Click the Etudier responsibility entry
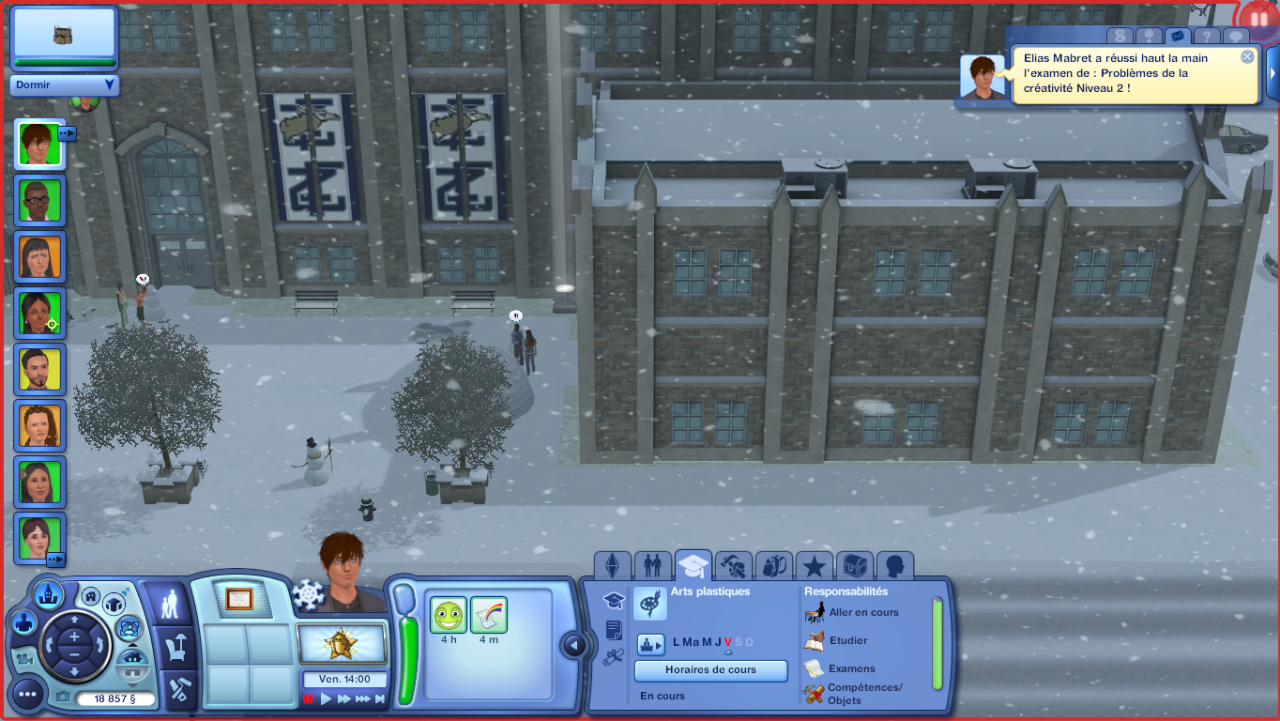The width and height of the screenshot is (1280, 721). [x=848, y=640]
